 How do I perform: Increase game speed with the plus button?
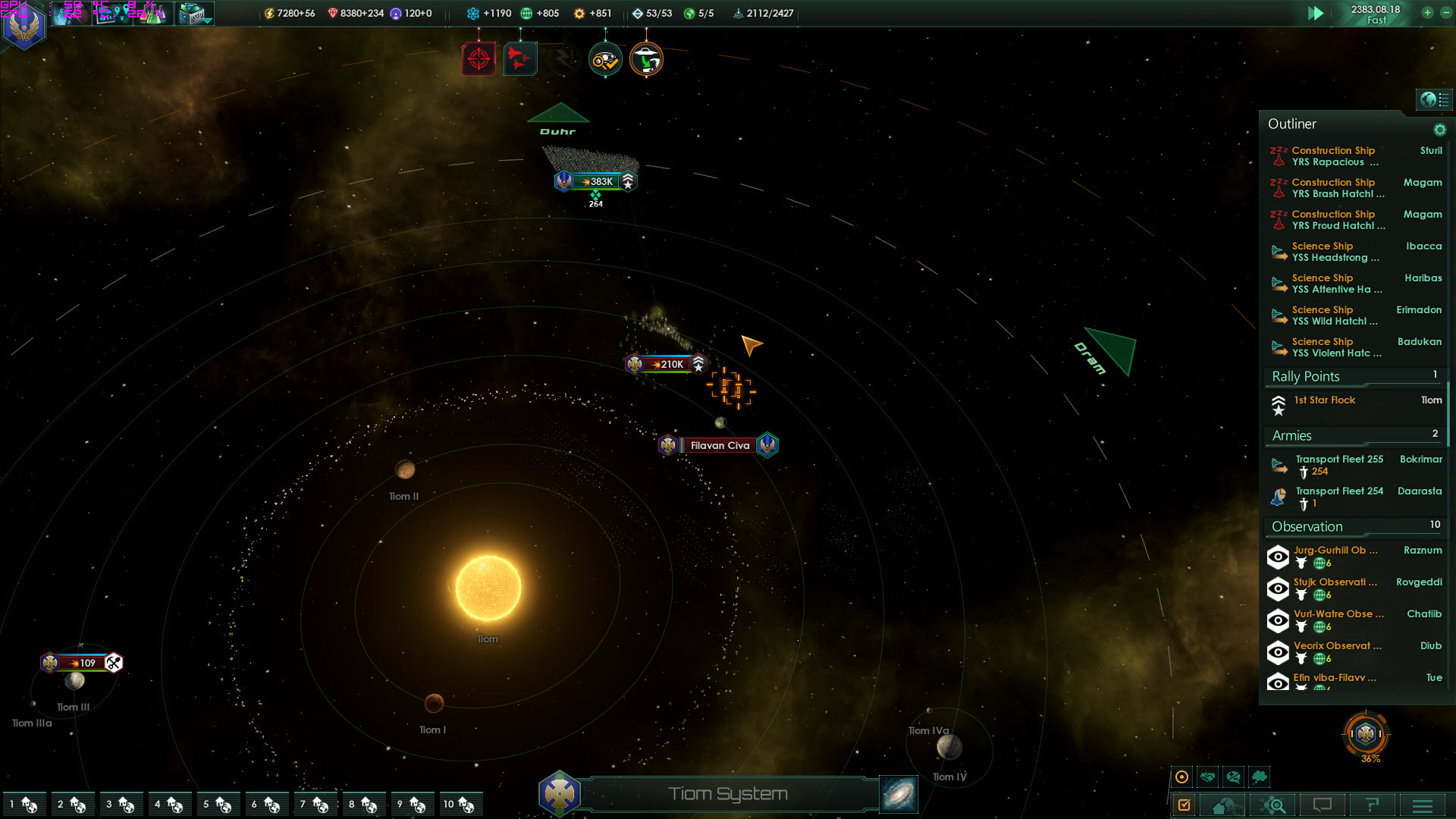1427,12
